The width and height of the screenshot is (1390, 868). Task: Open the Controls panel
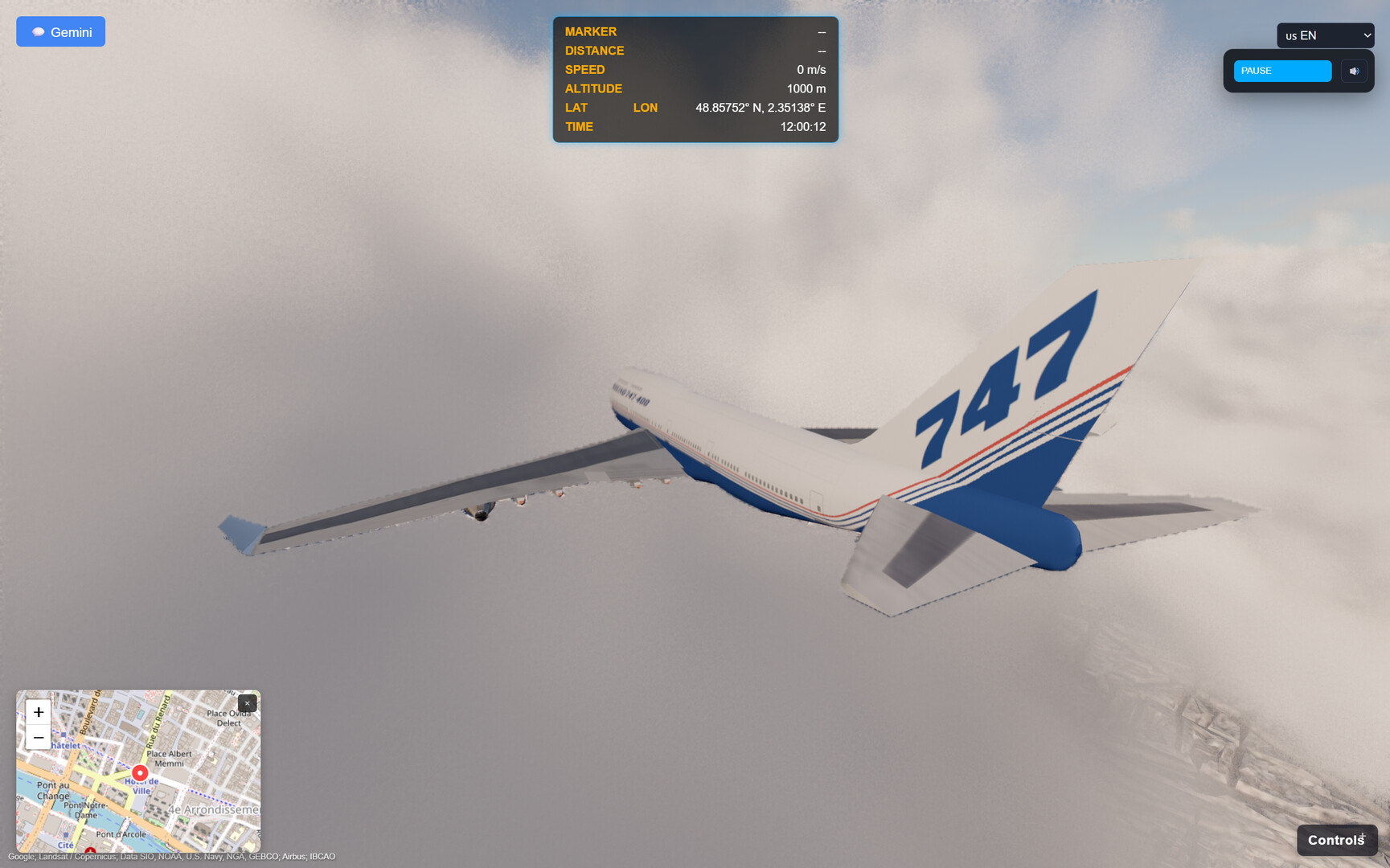tap(1337, 839)
